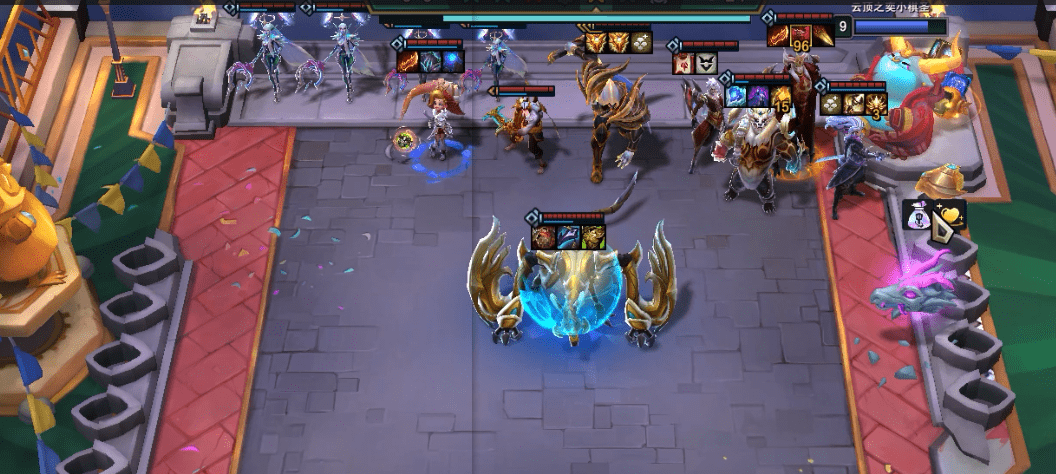
Task: Click the dark mask item icon
Action: tap(706, 64)
